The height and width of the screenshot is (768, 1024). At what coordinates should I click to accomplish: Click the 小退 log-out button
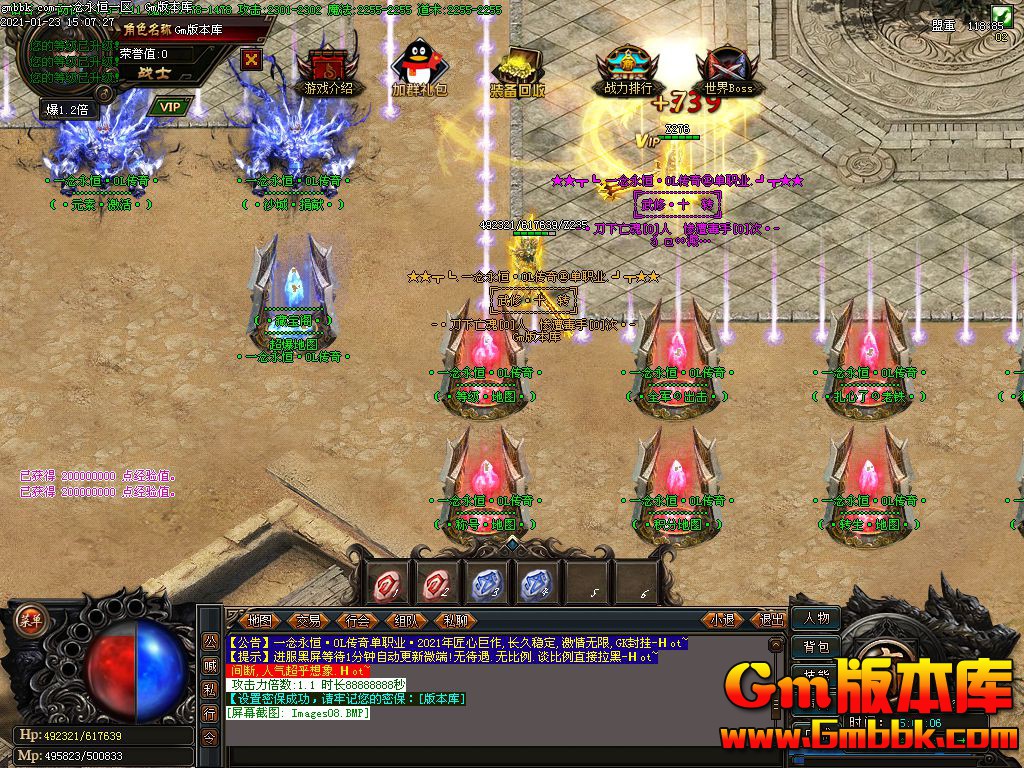[723, 620]
